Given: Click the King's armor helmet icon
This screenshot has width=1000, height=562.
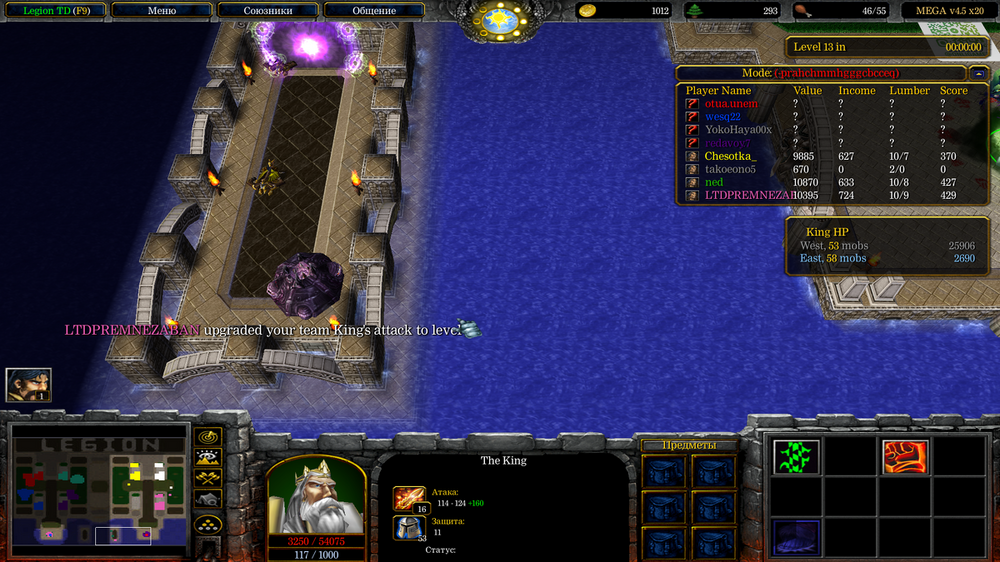Looking at the screenshot, I should coord(409,527).
